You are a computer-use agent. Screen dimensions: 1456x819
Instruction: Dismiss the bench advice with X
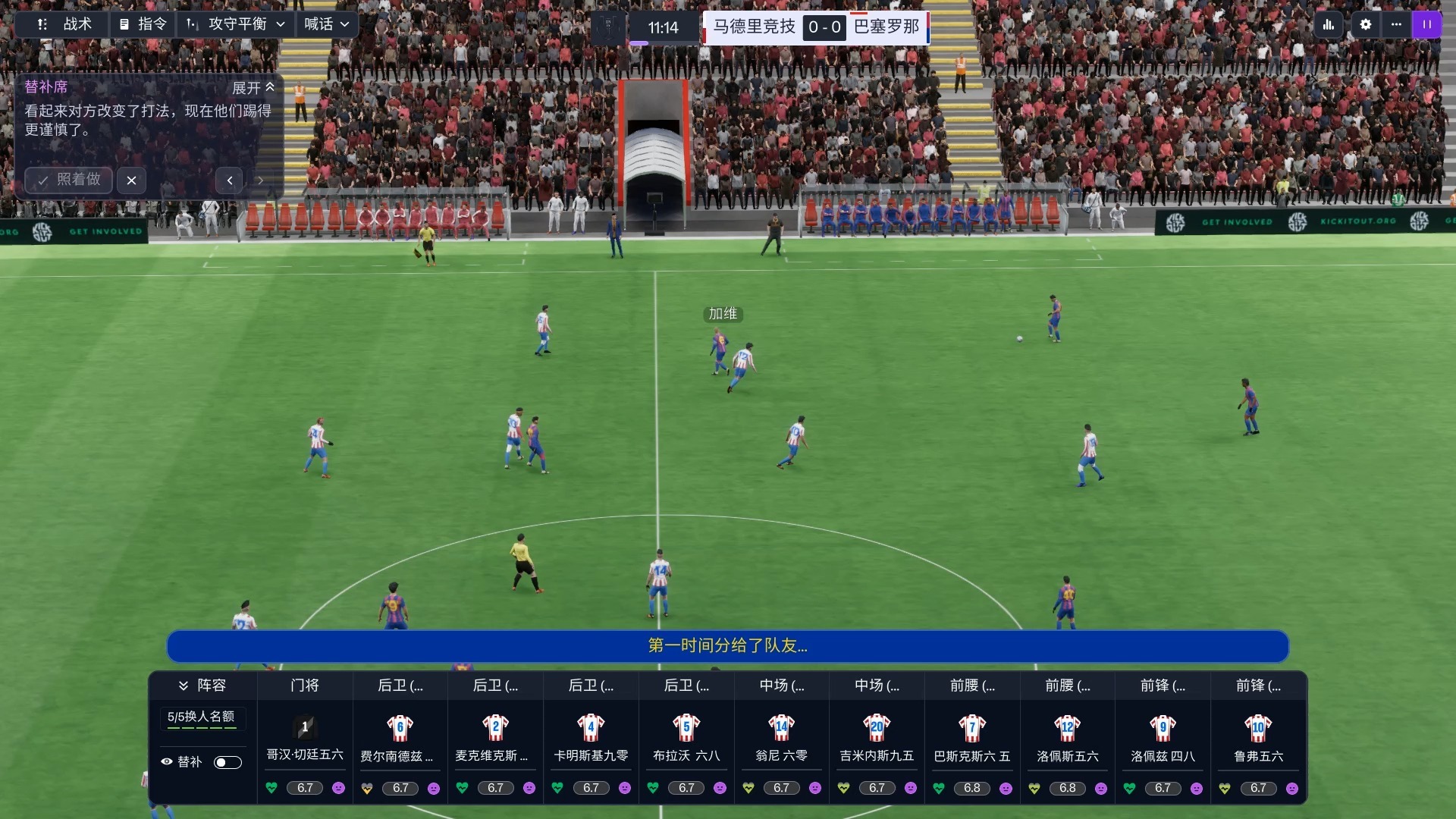pyautogui.click(x=131, y=180)
